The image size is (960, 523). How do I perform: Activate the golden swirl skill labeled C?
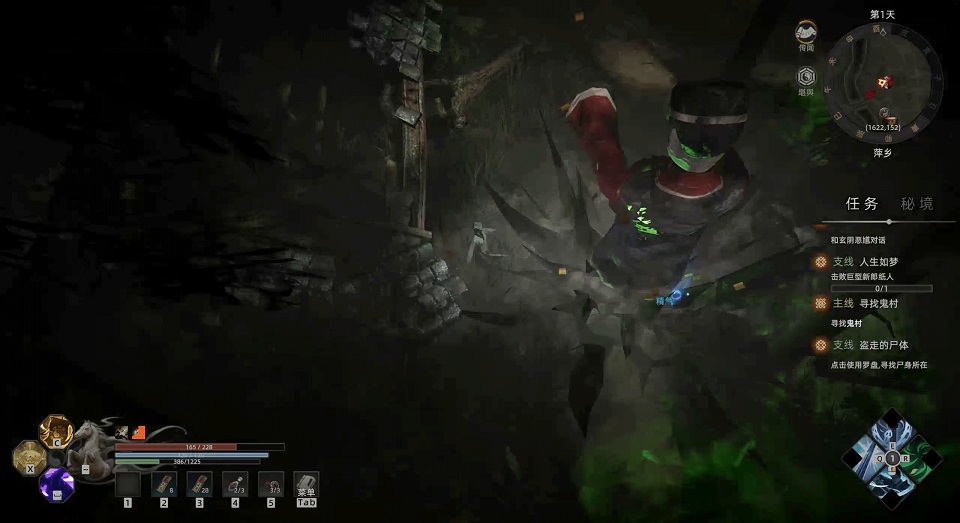pos(56,431)
